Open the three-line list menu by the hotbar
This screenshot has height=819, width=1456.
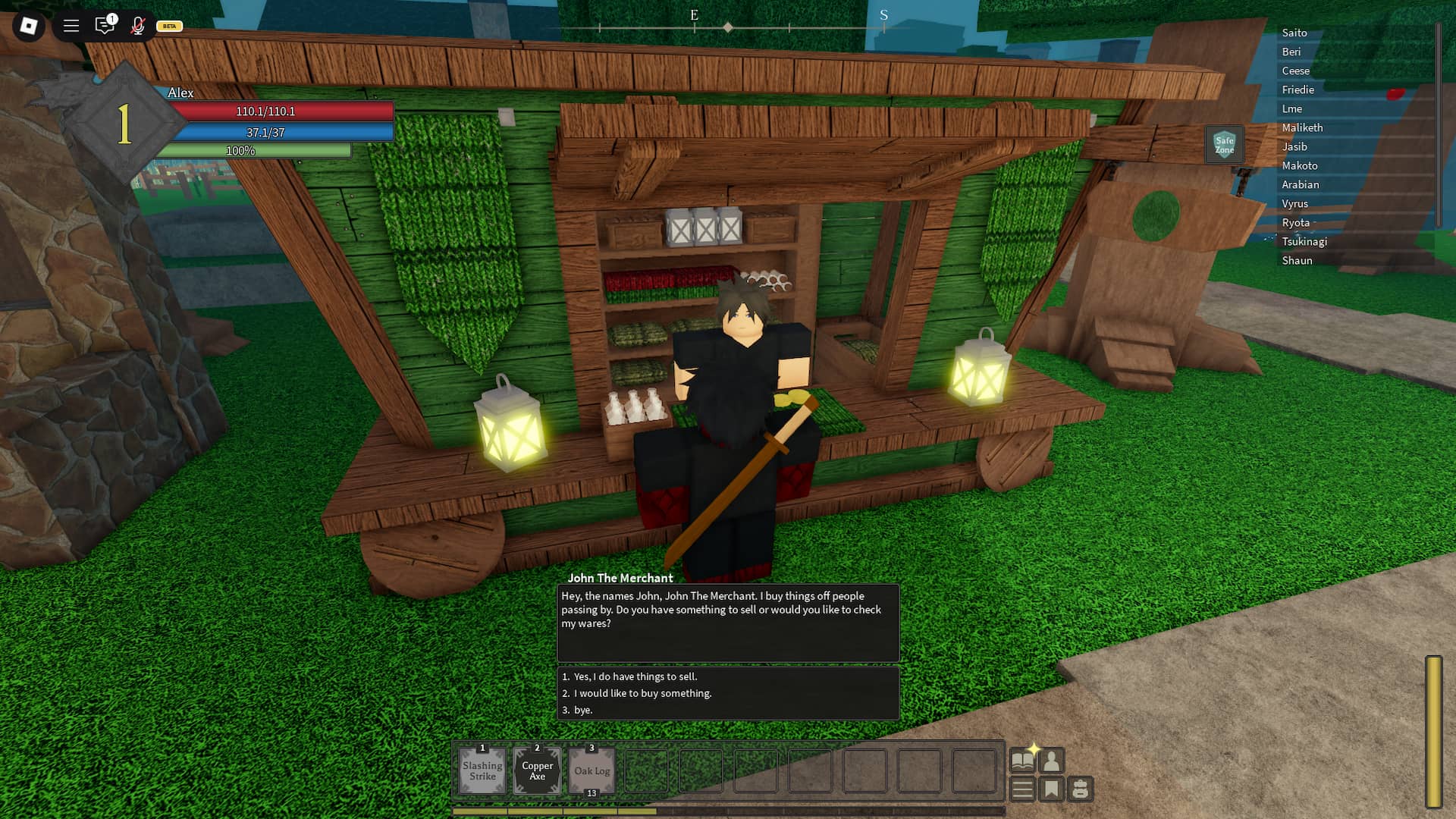coord(1022,789)
